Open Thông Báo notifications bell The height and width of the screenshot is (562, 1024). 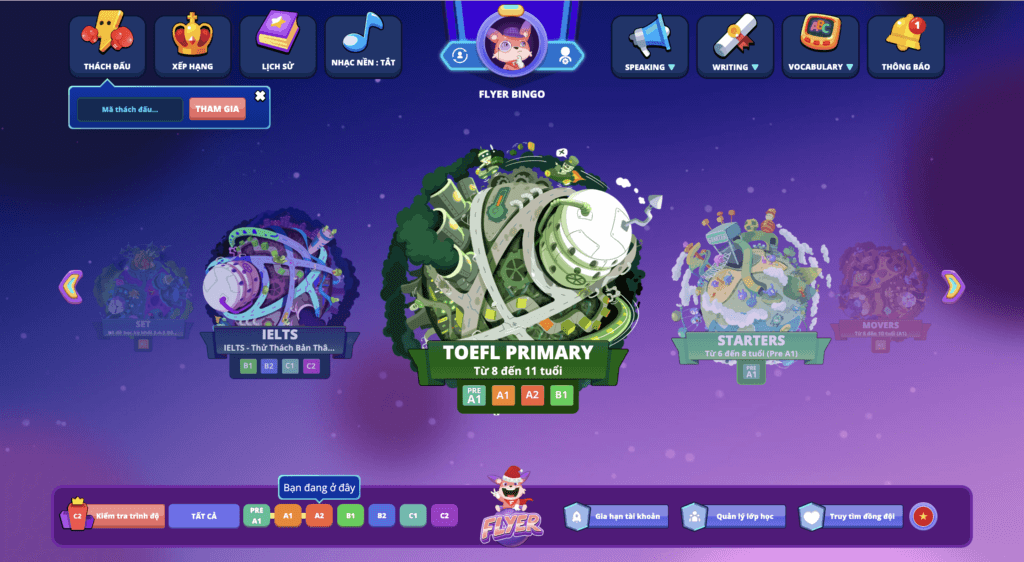point(905,45)
